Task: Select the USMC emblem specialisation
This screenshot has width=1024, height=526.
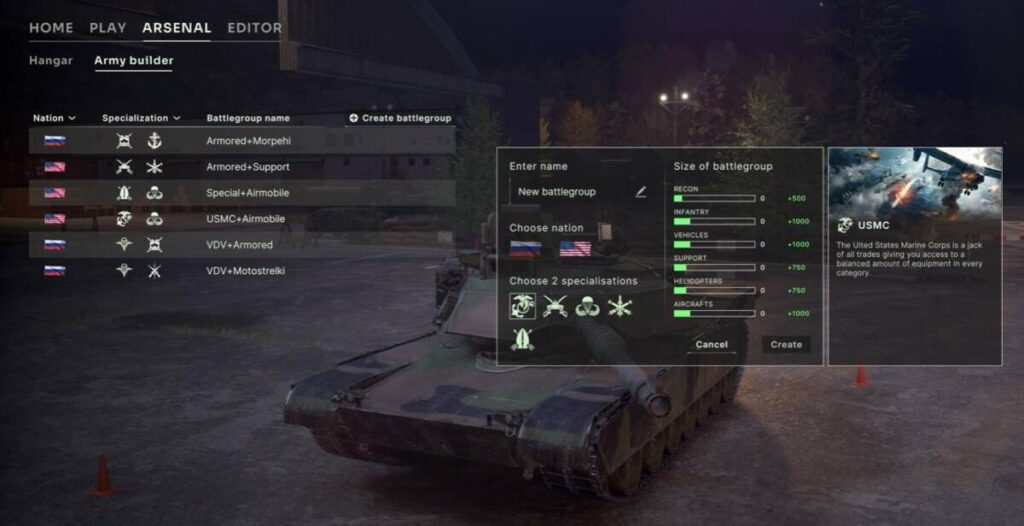Action: [x=523, y=306]
